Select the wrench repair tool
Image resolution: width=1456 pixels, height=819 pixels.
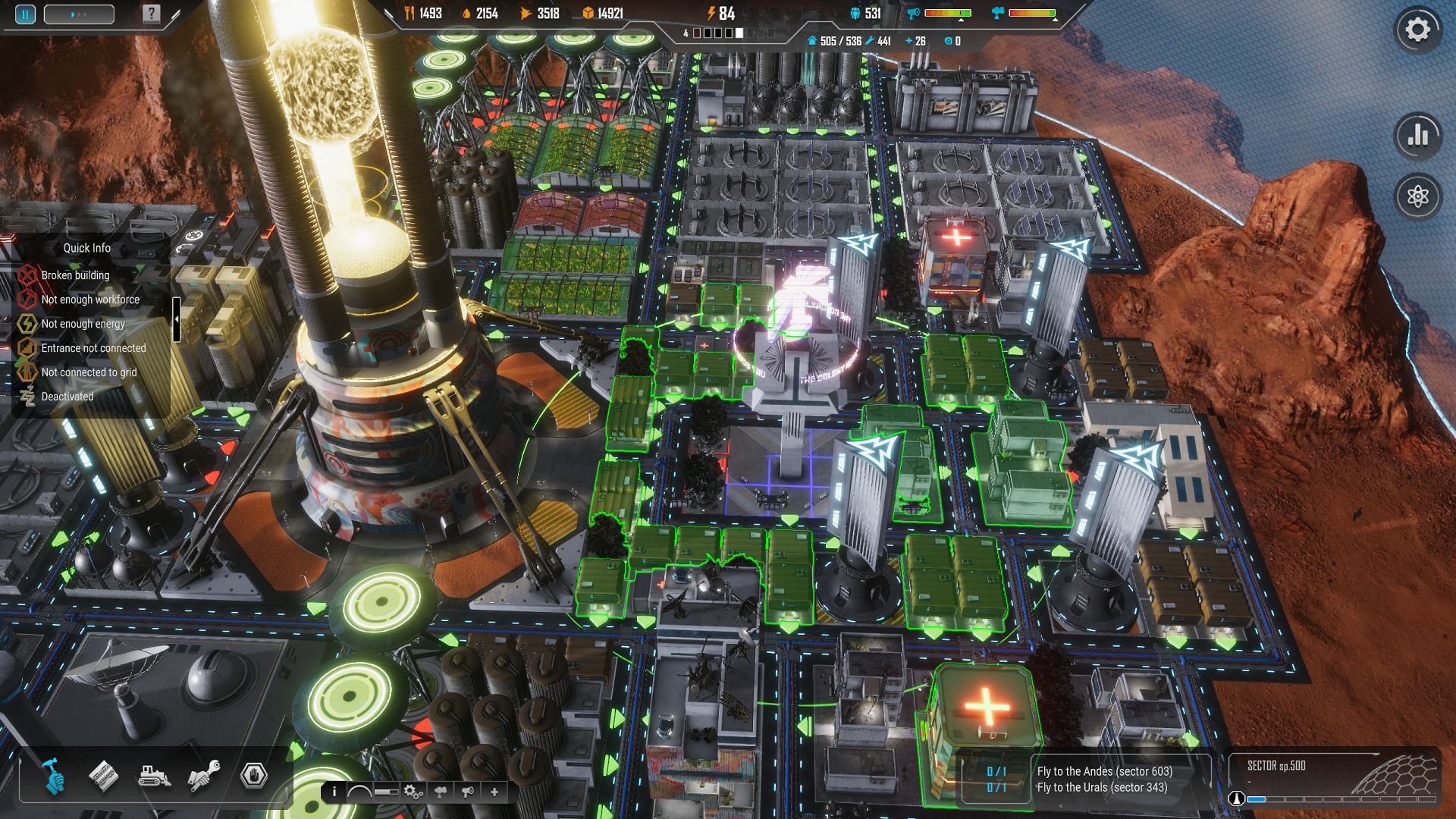pos(204,775)
